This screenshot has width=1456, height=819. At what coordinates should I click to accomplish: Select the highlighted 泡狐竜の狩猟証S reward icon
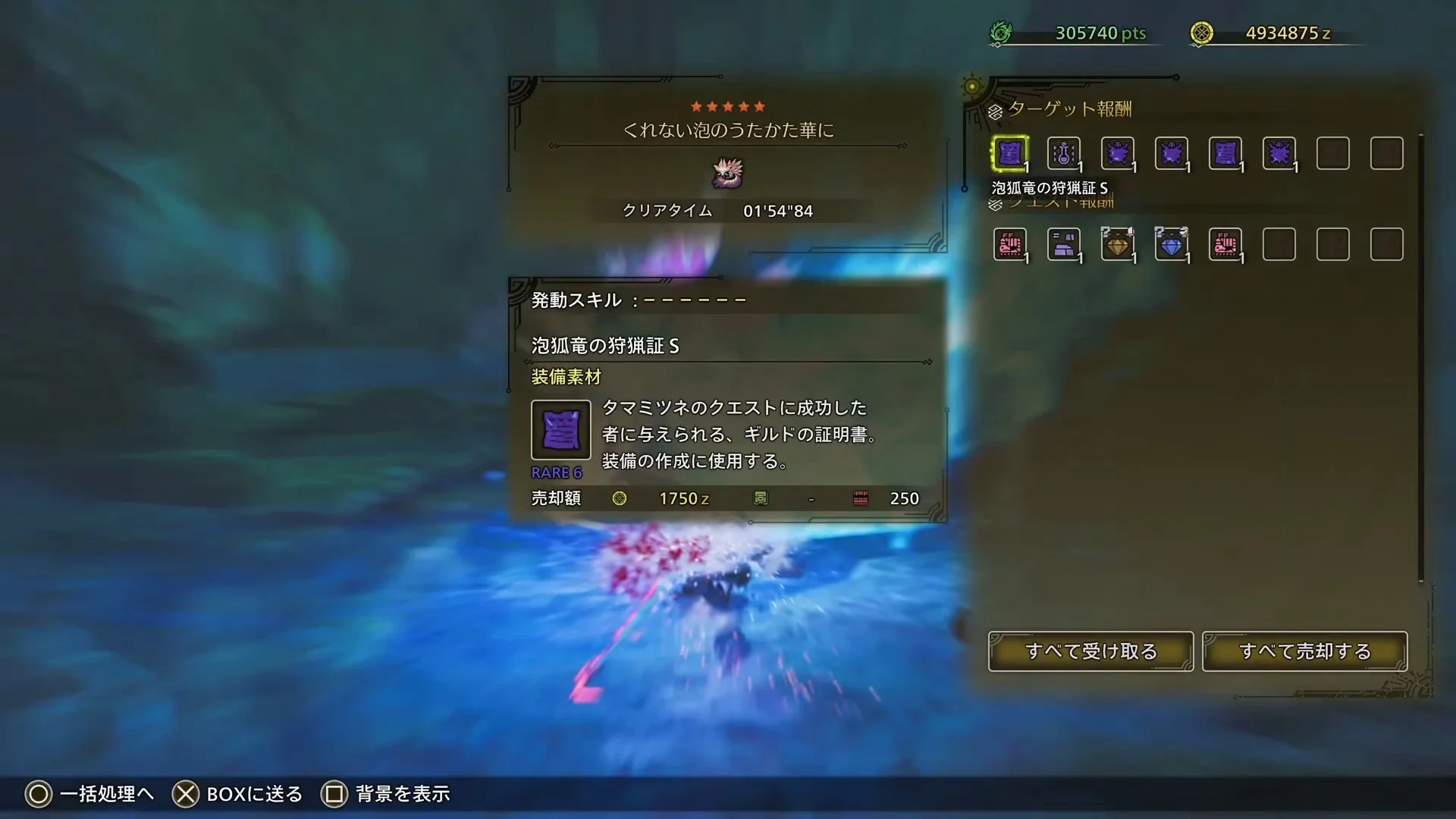coord(1010,152)
